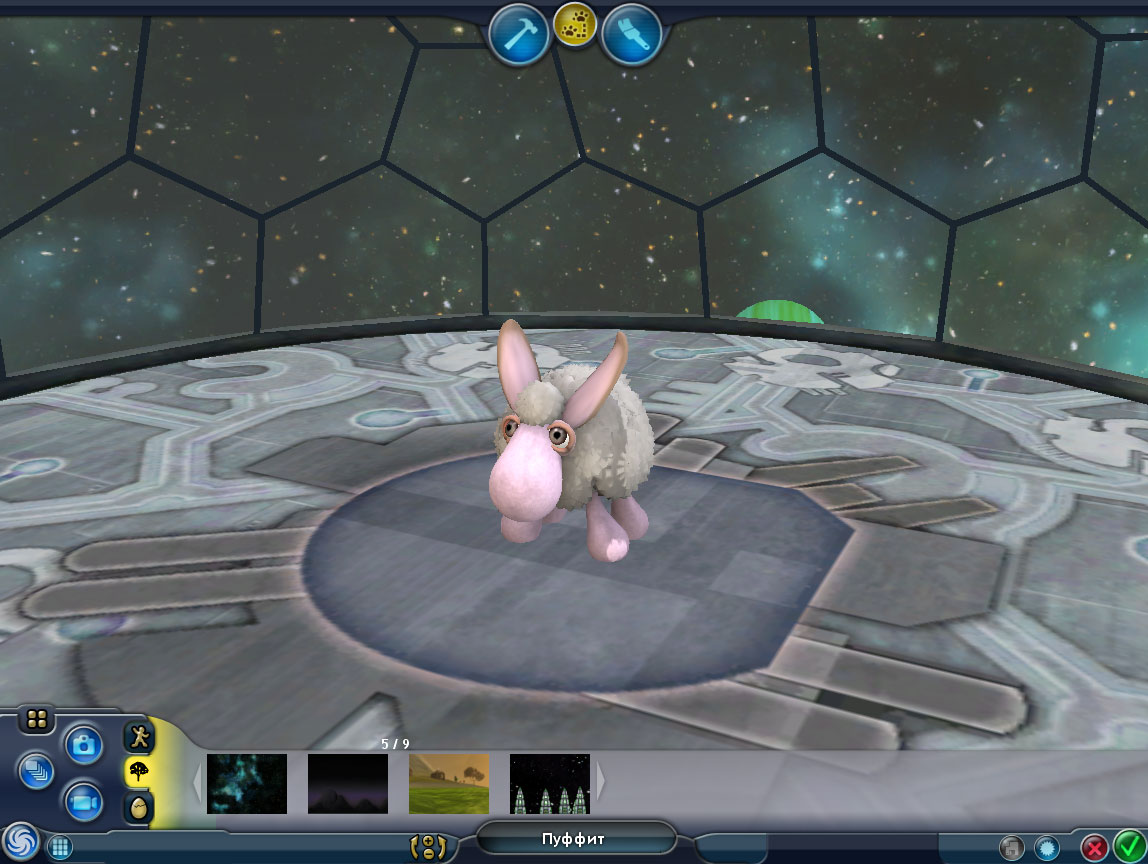Choose the dark mountain background thumbnail
The width and height of the screenshot is (1148, 864).
(348, 783)
